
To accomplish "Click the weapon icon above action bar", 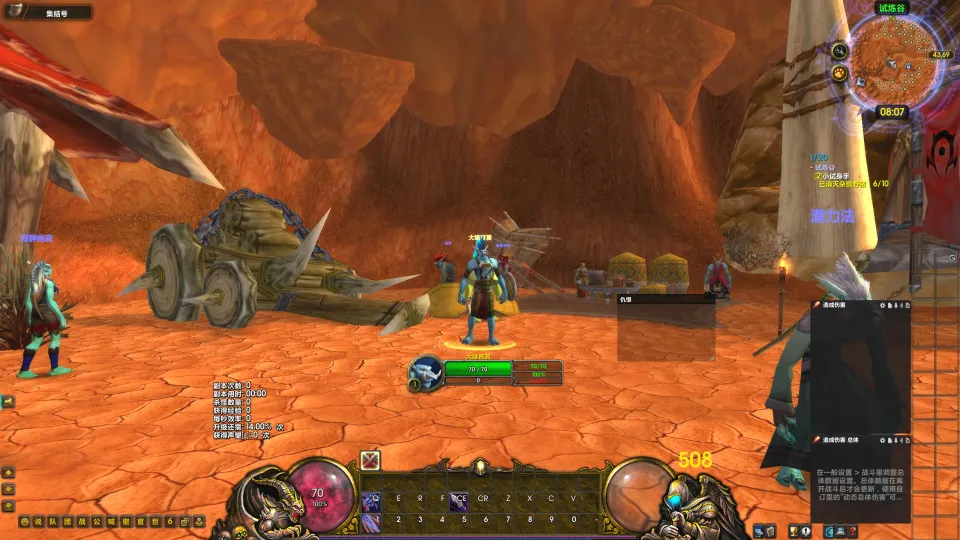I will click(371, 461).
